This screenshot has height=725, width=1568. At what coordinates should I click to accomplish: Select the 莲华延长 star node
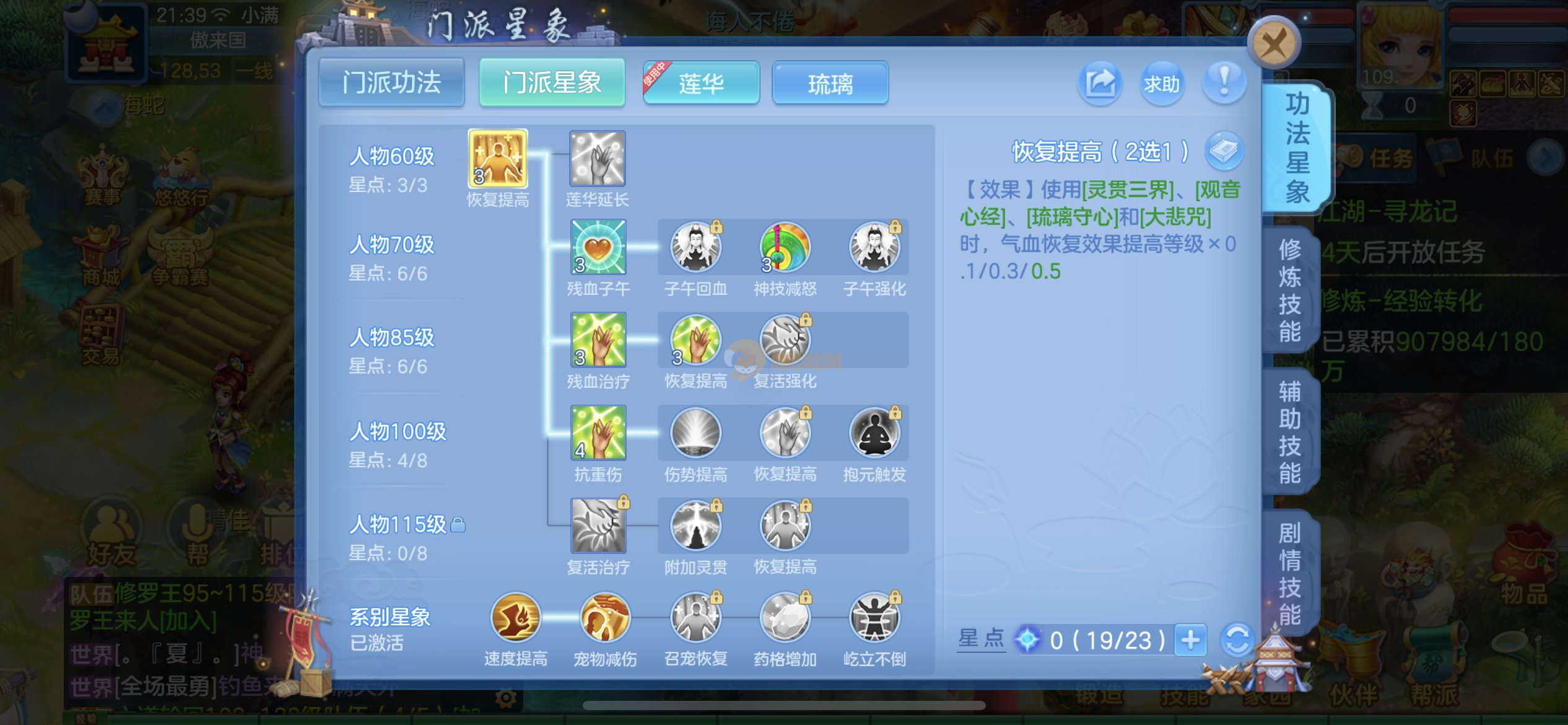click(598, 159)
